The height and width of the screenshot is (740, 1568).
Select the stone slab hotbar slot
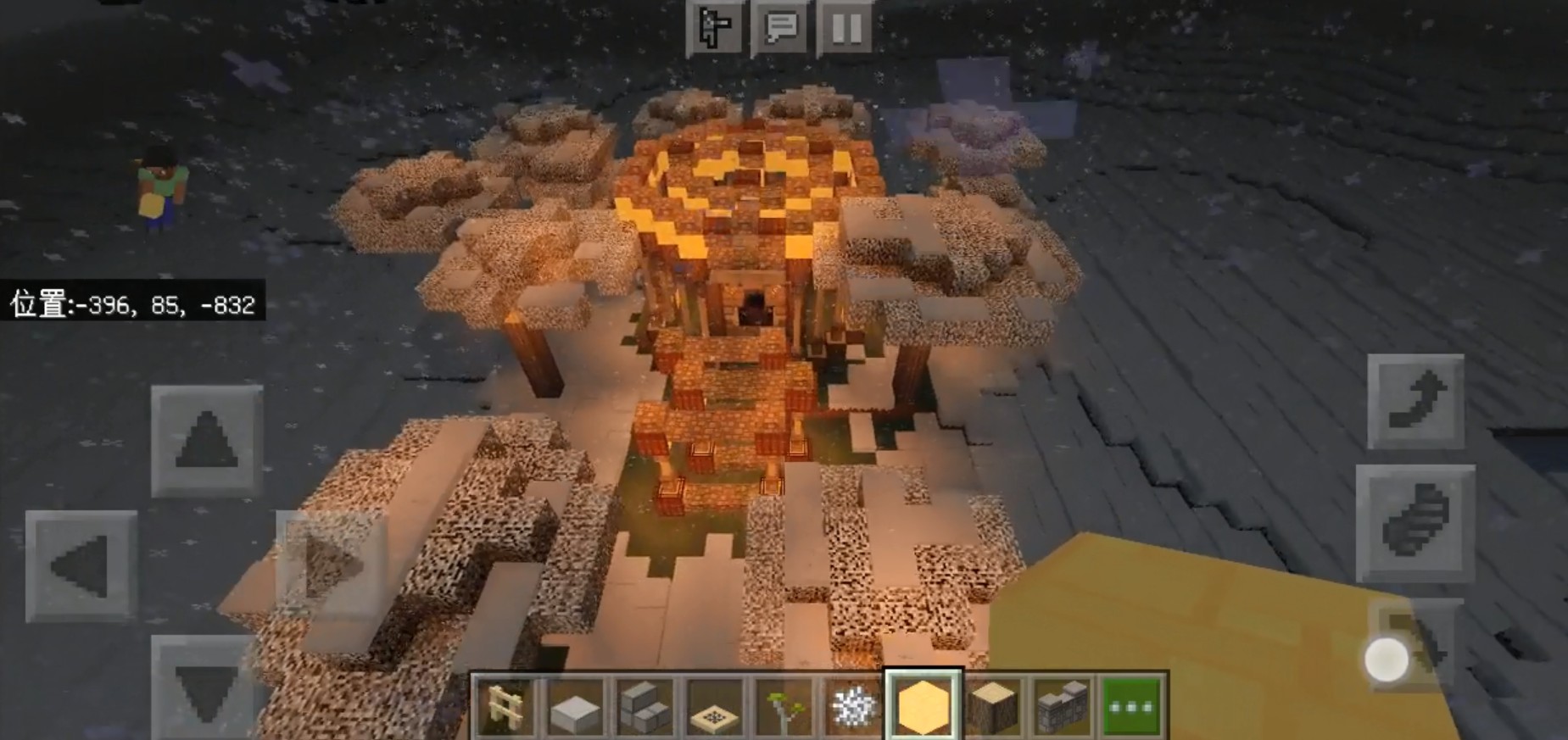coord(576,705)
